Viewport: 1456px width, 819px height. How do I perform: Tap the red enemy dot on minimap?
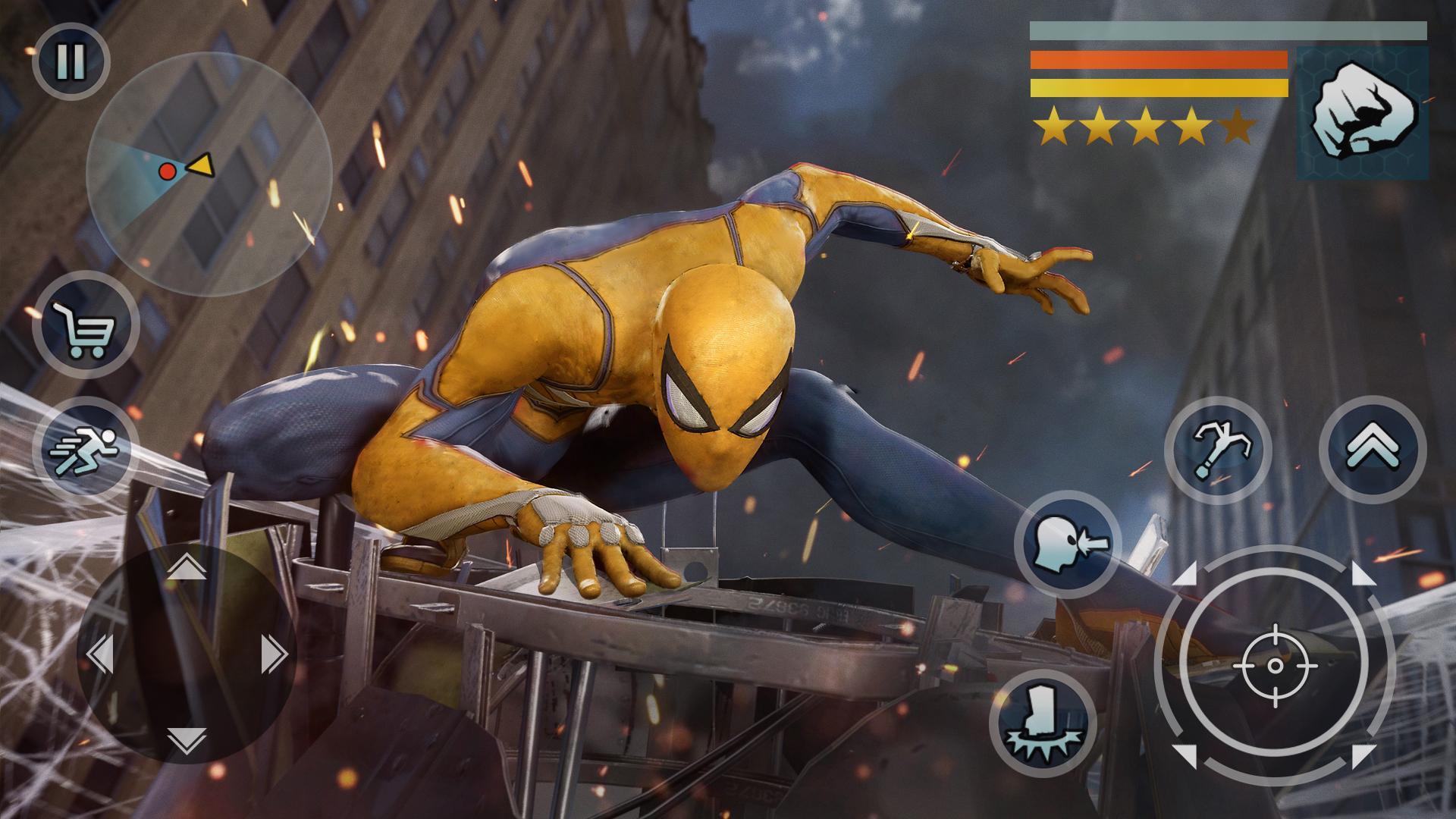(x=166, y=171)
